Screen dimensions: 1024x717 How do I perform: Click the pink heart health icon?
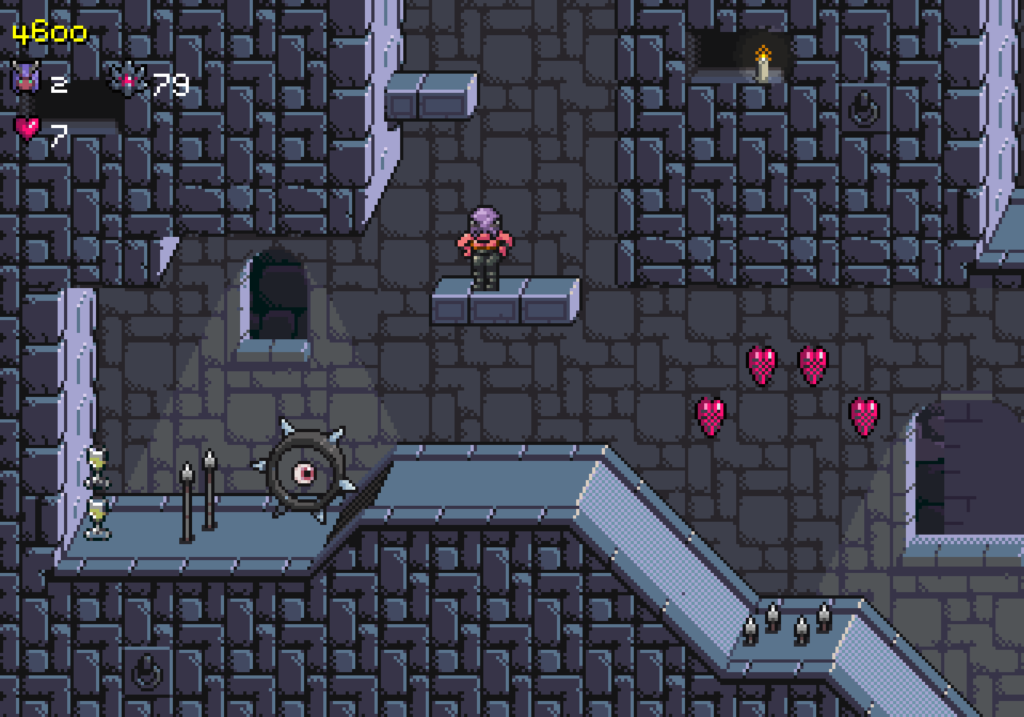[x=26, y=129]
